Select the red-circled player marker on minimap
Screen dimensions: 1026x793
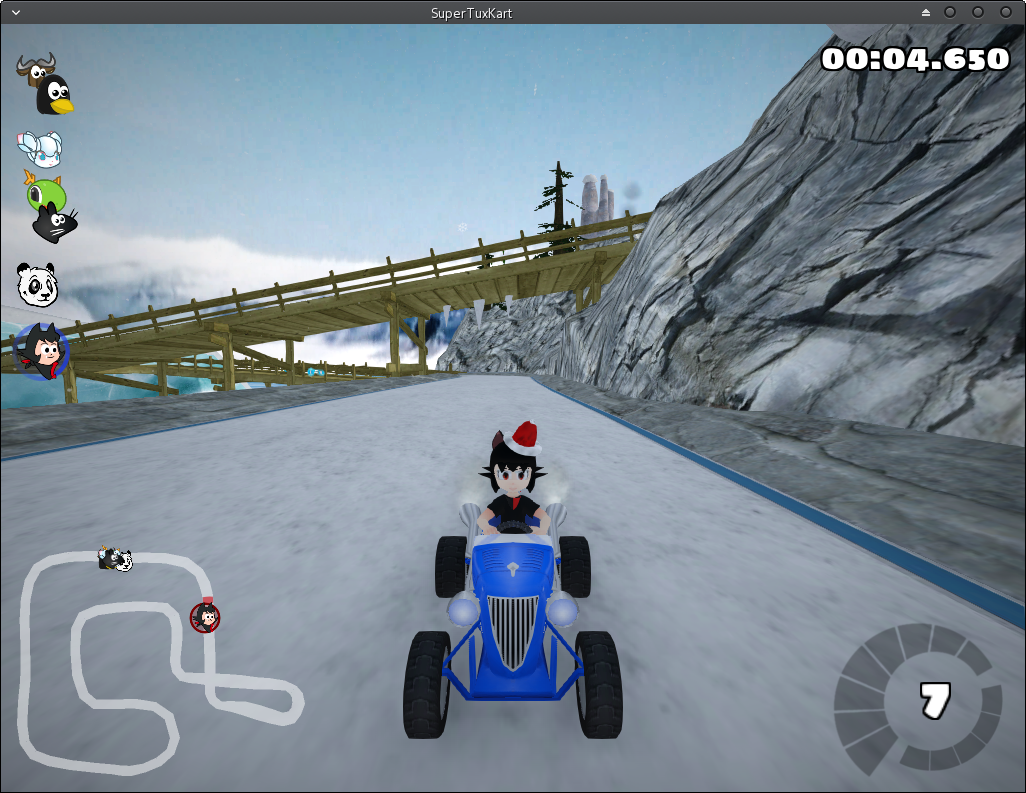[x=205, y=617]
